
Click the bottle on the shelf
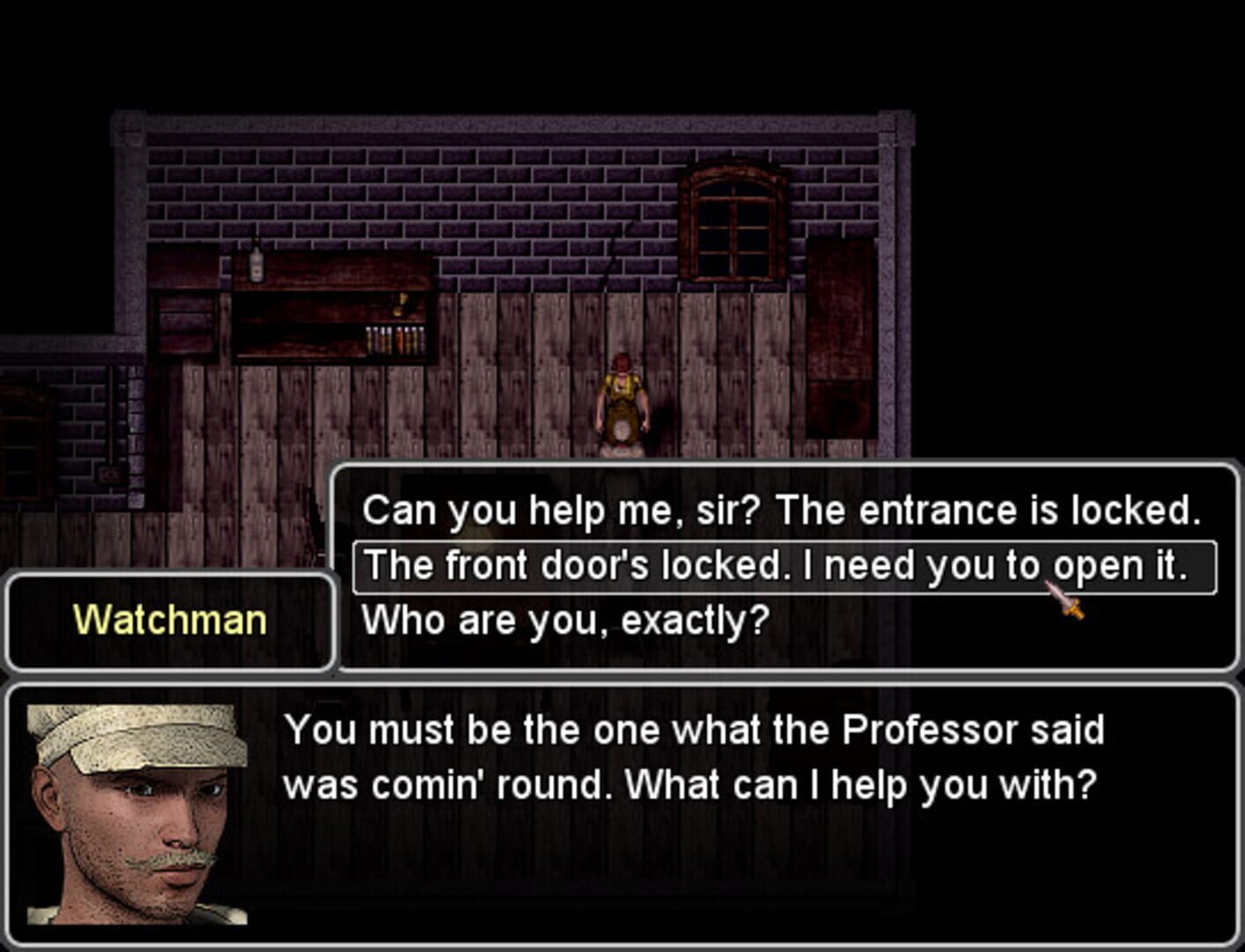pos(256,263)
